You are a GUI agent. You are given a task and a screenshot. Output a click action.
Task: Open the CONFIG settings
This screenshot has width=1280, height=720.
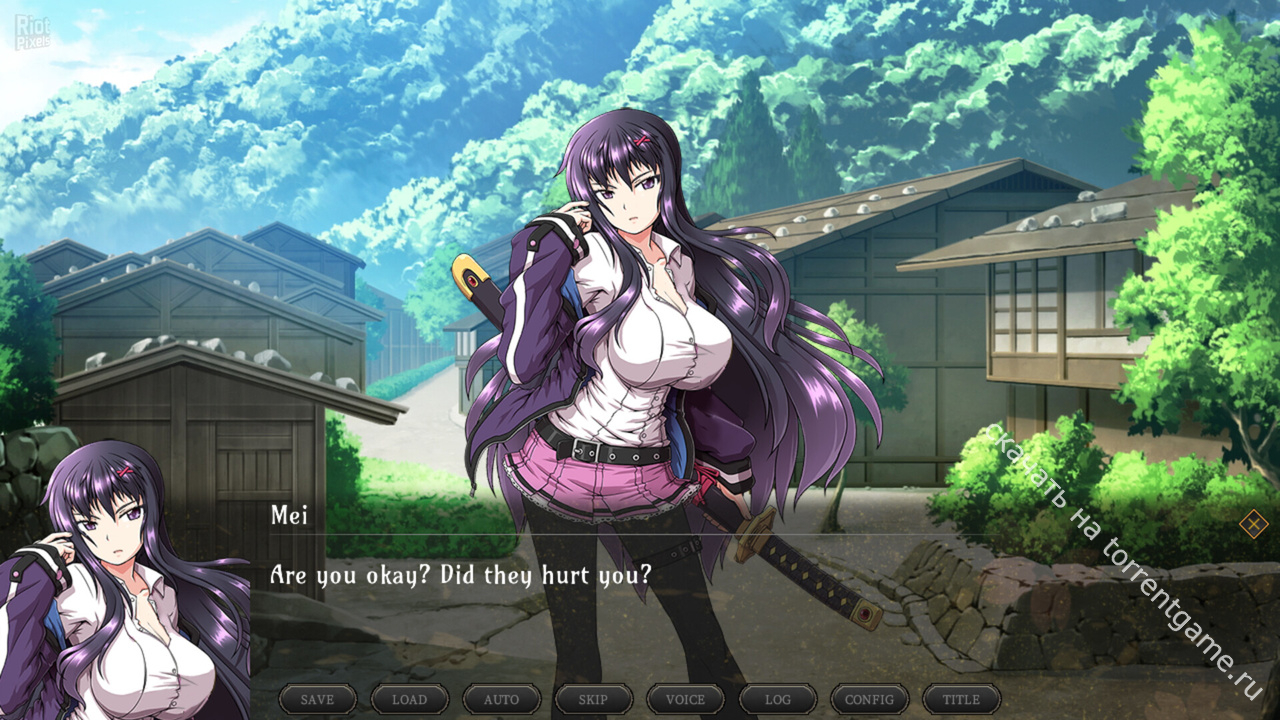point(869,699)
